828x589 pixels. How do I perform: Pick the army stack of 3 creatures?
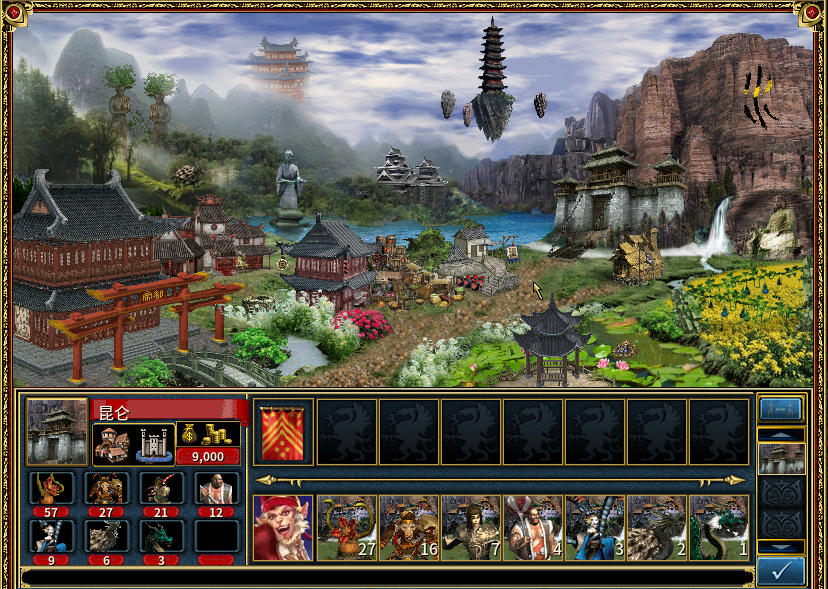point(595,527)
